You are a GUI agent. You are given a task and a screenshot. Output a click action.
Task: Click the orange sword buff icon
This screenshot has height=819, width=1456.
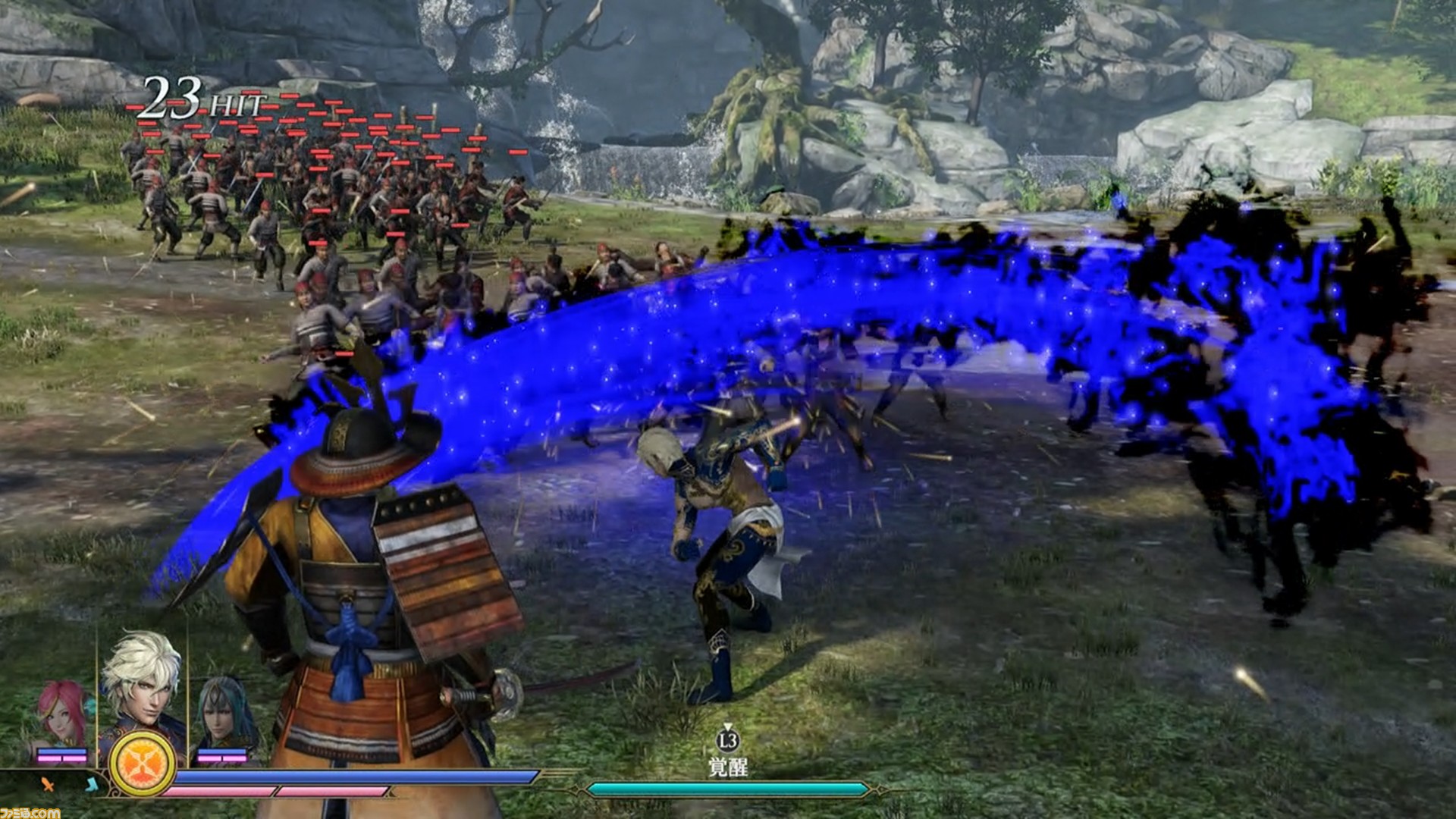[x=49, y=785]
